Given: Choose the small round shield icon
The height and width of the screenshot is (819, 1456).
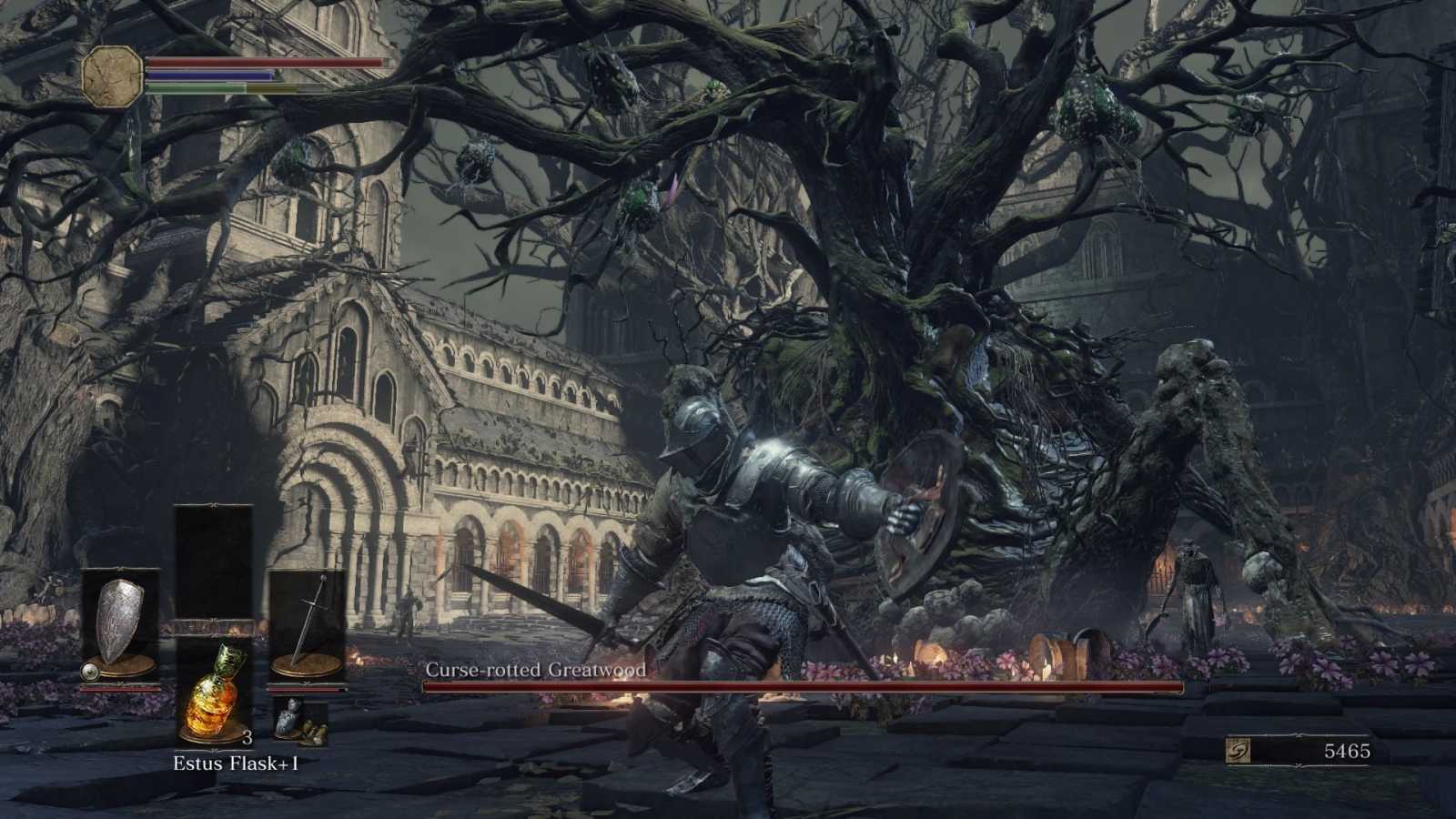Looking at the screenshot, I should click(89, 672).
